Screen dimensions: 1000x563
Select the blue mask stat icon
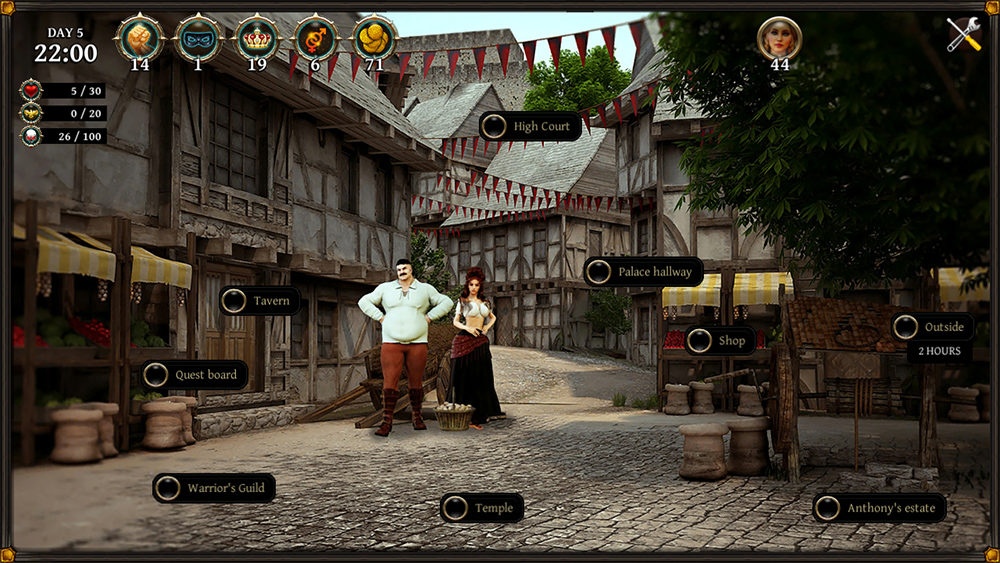point(198,38)
